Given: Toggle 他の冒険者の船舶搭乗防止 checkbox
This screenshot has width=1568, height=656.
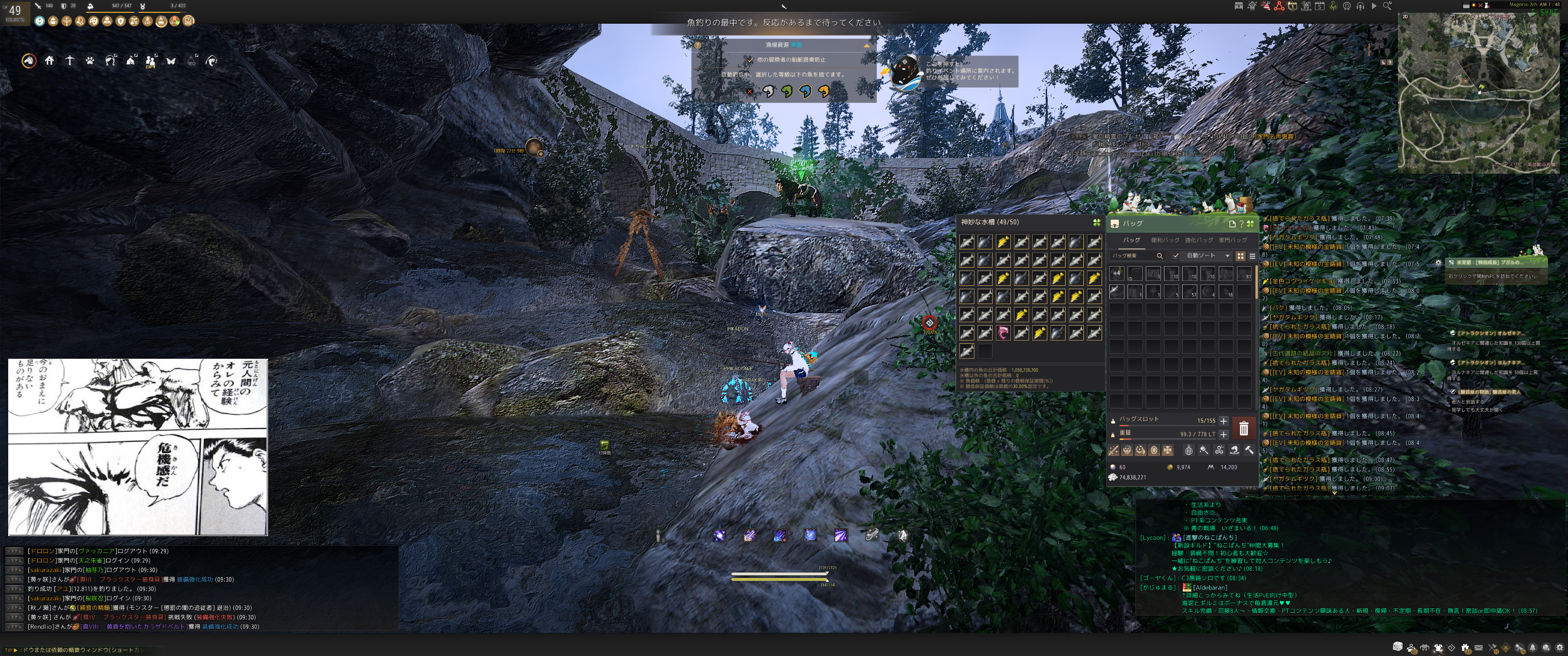Looking at the screenshot, I should (x=750, y=60).
